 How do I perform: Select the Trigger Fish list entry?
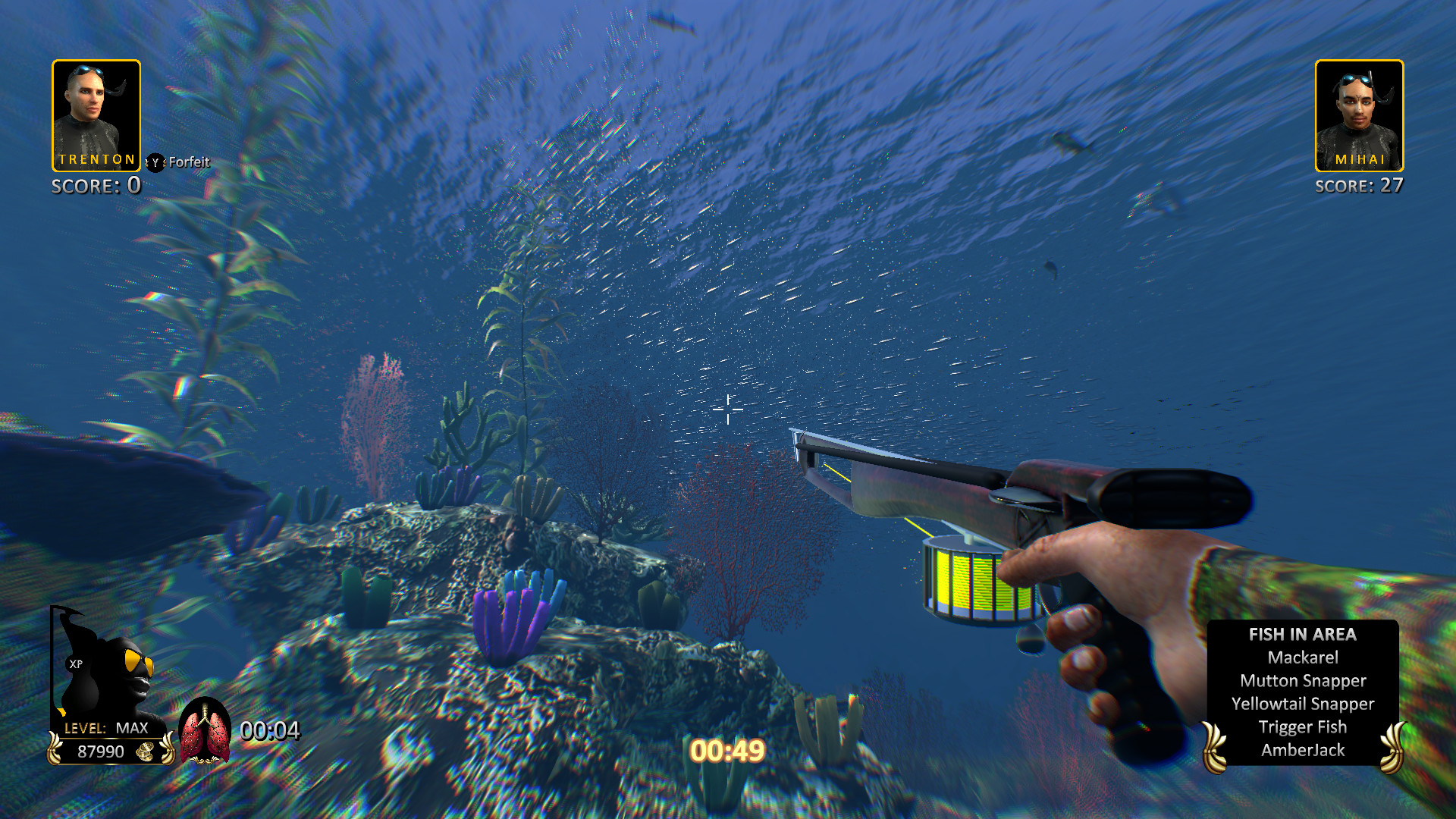point(1302,726)
